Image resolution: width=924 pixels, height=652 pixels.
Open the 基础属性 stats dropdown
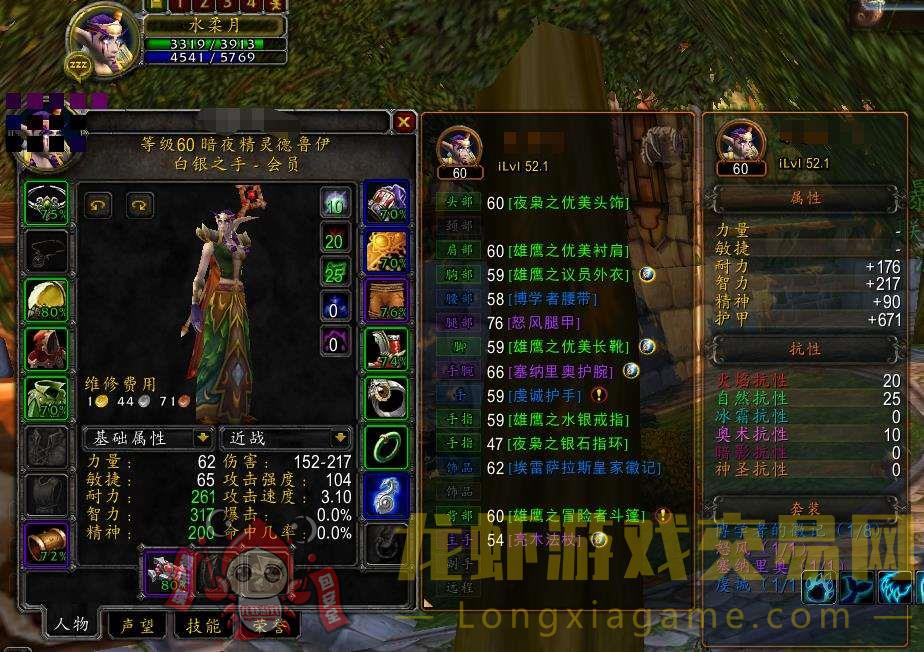pos(147,438)
